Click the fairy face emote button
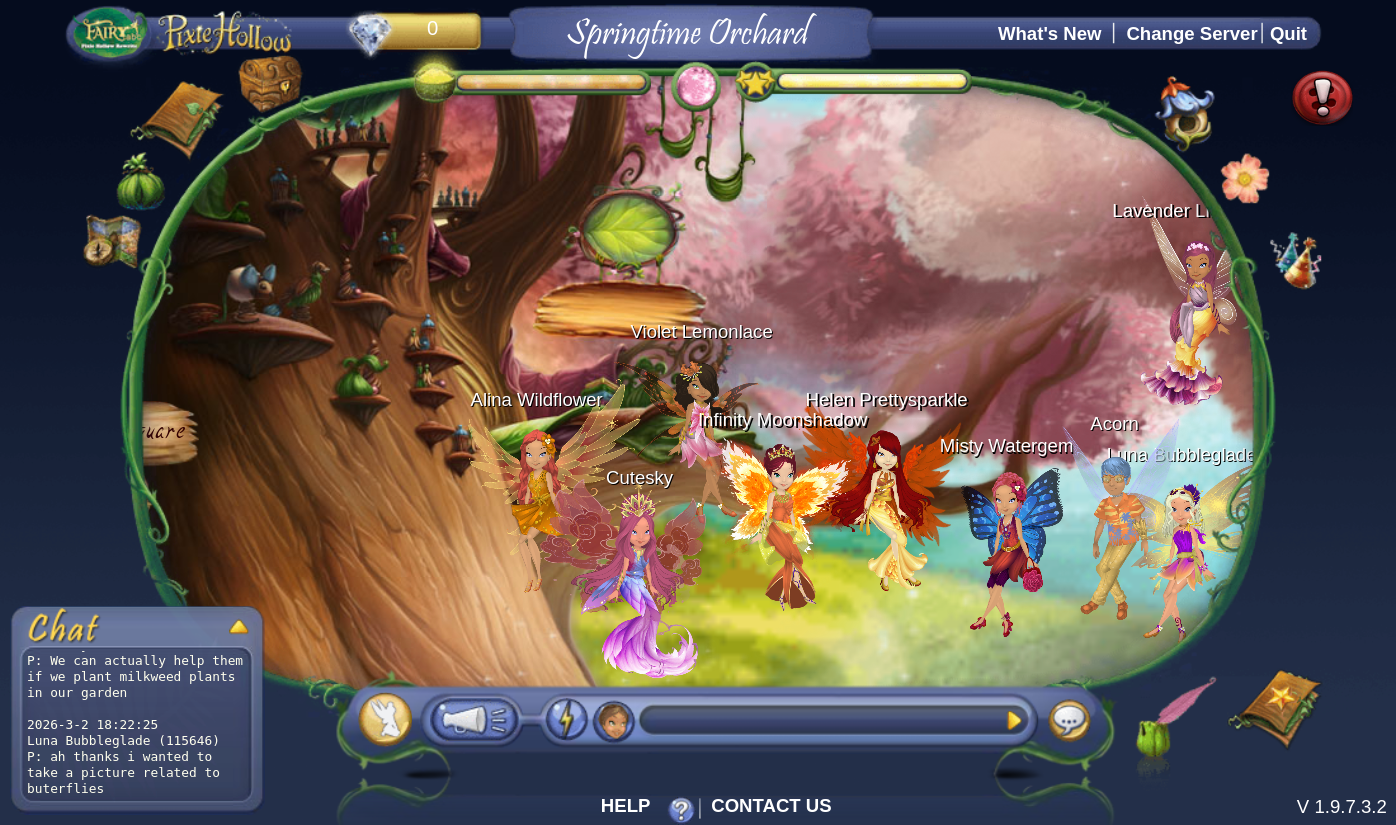The height and width of the screenshot is (825, 1396). (x=613, y=721)
